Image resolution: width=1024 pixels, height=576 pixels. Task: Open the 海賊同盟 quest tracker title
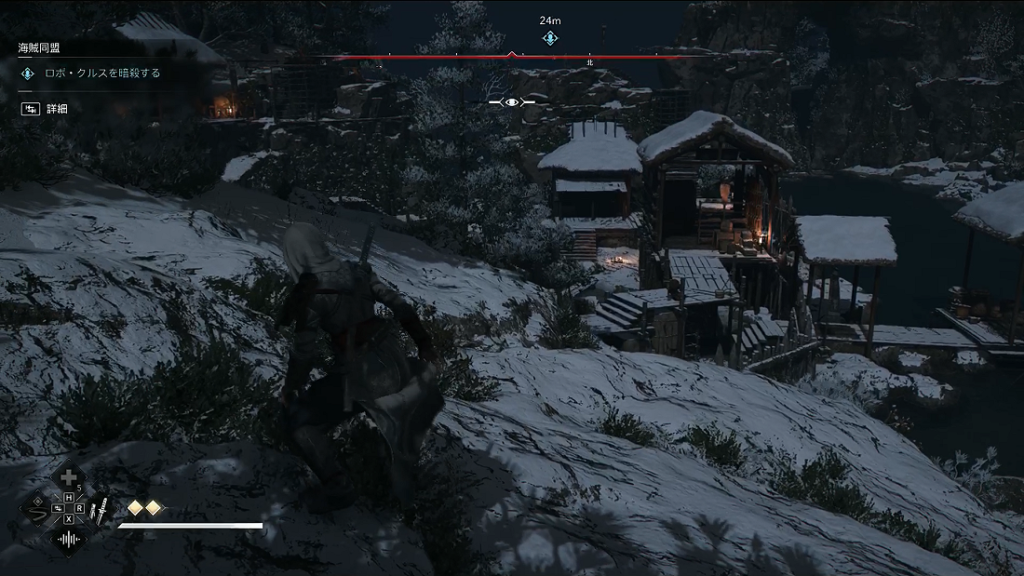click(x=41, y=47)
